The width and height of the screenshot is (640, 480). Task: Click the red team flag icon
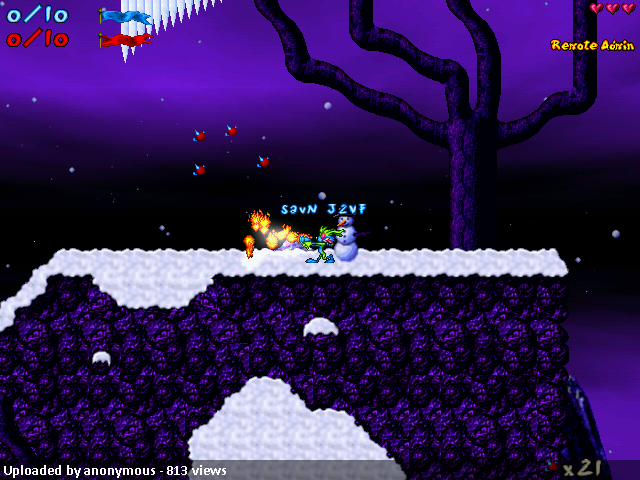(x=124, y=40)
